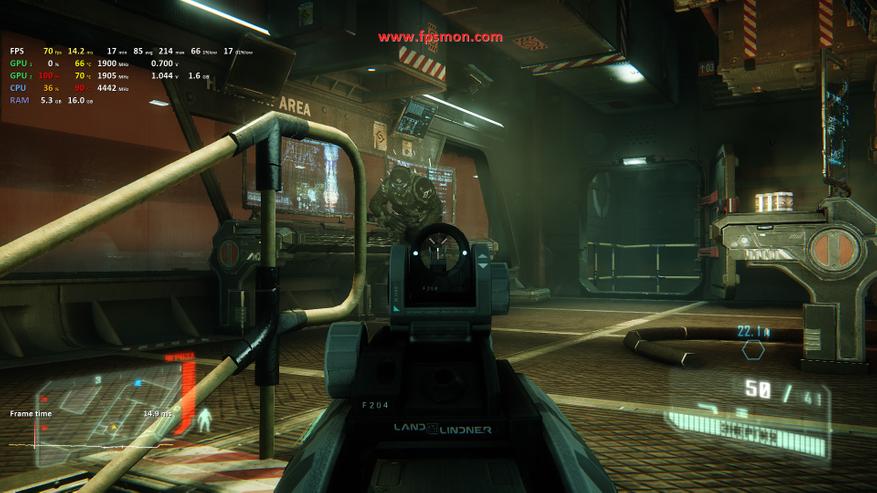The height and width of the screenshot is (493, 877).
Task: Click the white soldier stance icon
Action: [204, 420]
